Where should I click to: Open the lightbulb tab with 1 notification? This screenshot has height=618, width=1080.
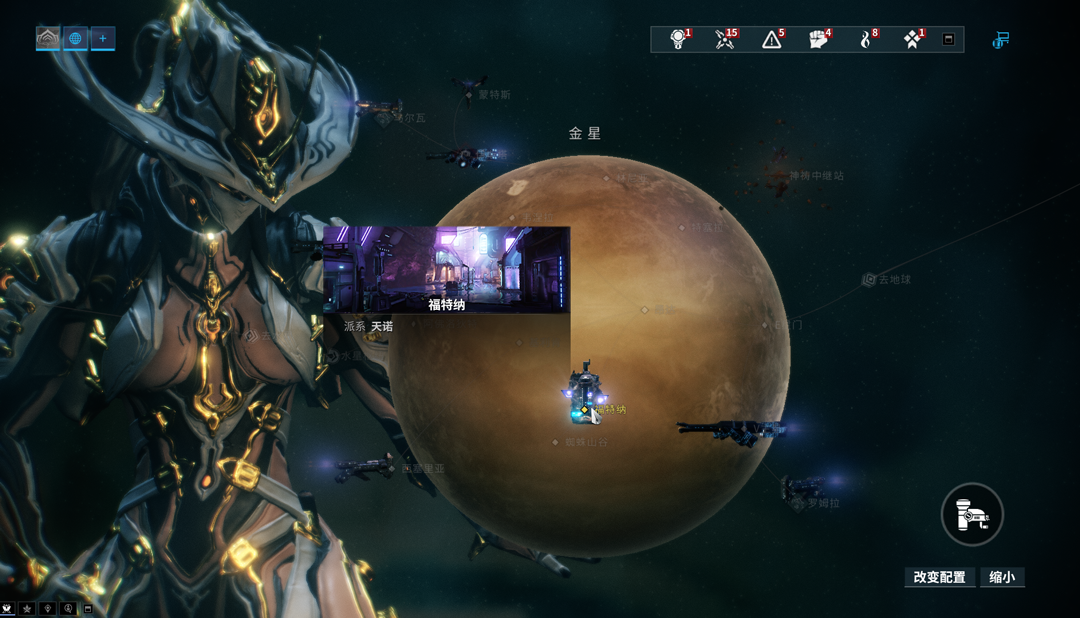tap(678, 39)
